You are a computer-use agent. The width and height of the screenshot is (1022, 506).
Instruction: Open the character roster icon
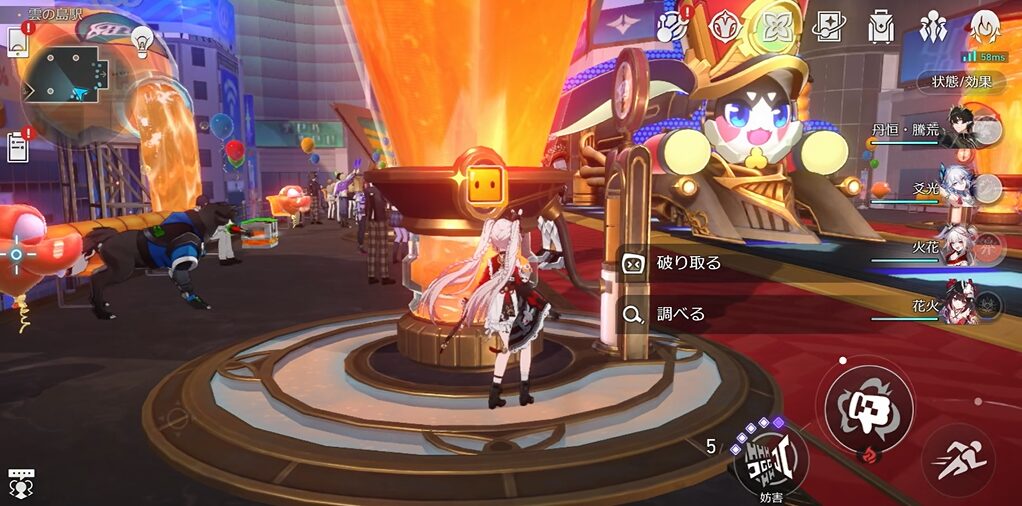[x=933, y=27]
